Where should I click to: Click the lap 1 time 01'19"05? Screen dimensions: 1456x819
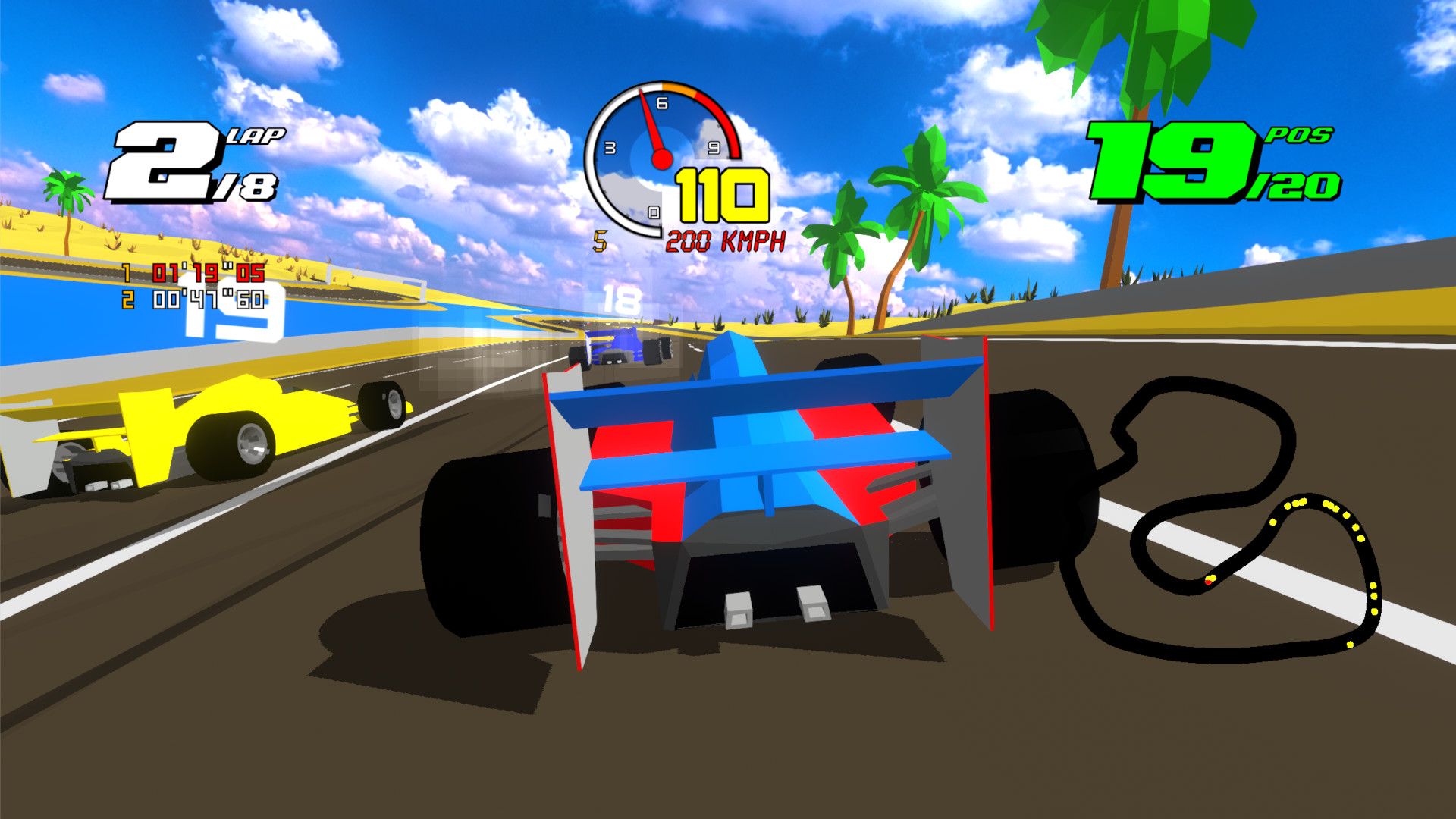coord(207,274)
